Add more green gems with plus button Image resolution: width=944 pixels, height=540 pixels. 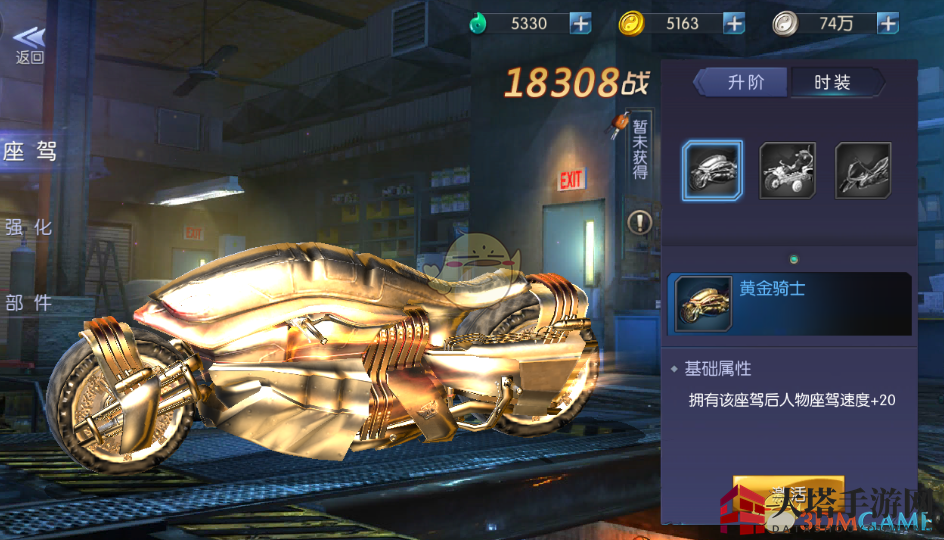point(580,23)
